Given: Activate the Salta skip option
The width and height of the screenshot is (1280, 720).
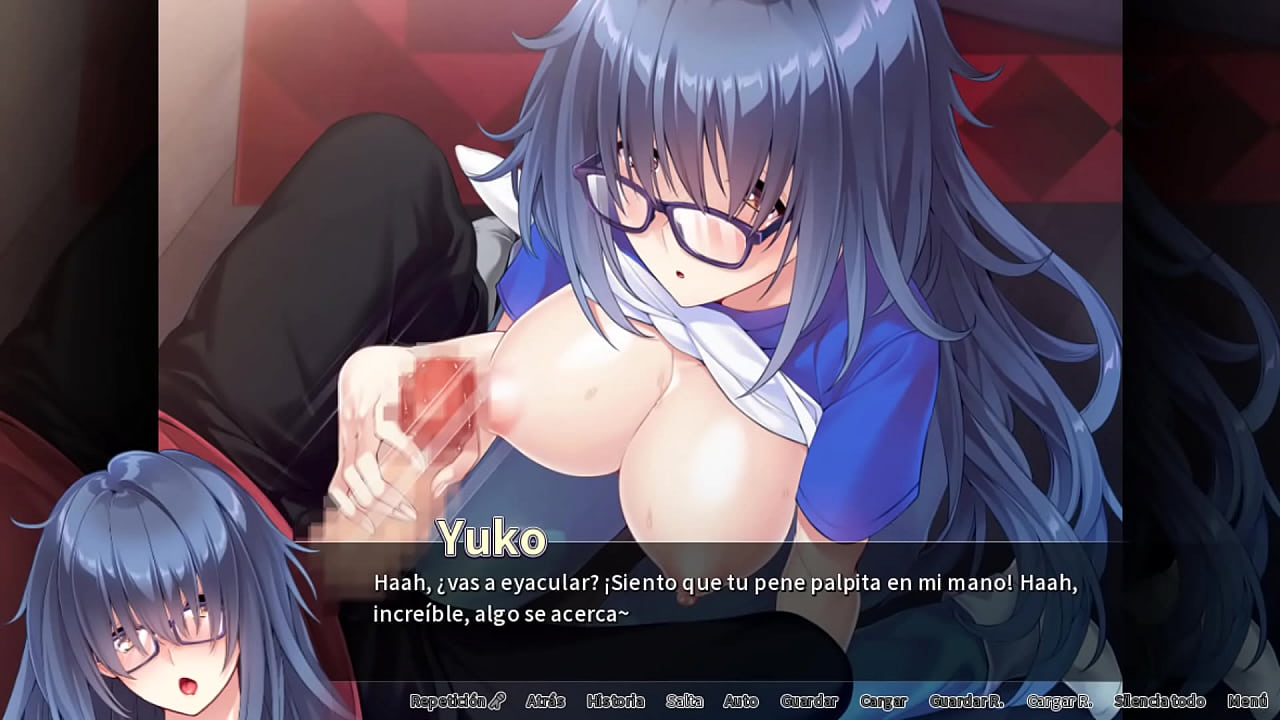Looking at the screenshot, I should coord(684,701).
